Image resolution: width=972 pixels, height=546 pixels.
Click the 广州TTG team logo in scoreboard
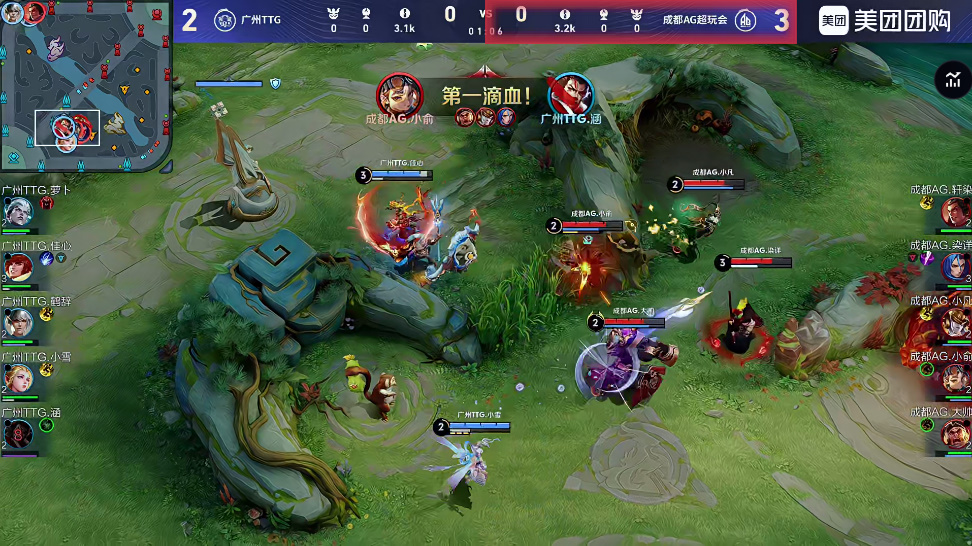coord(225,21)
